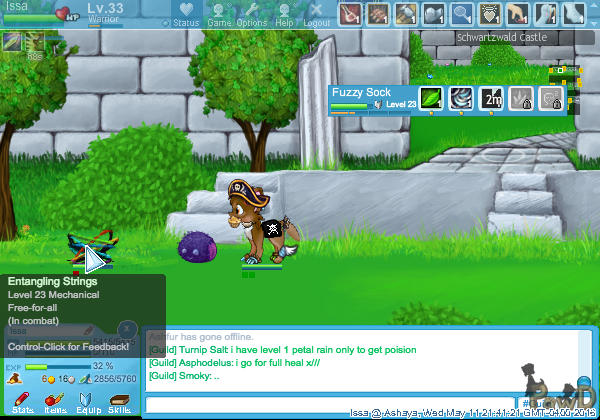Select the heart shield hotbar icon

(x=490, y=13)
